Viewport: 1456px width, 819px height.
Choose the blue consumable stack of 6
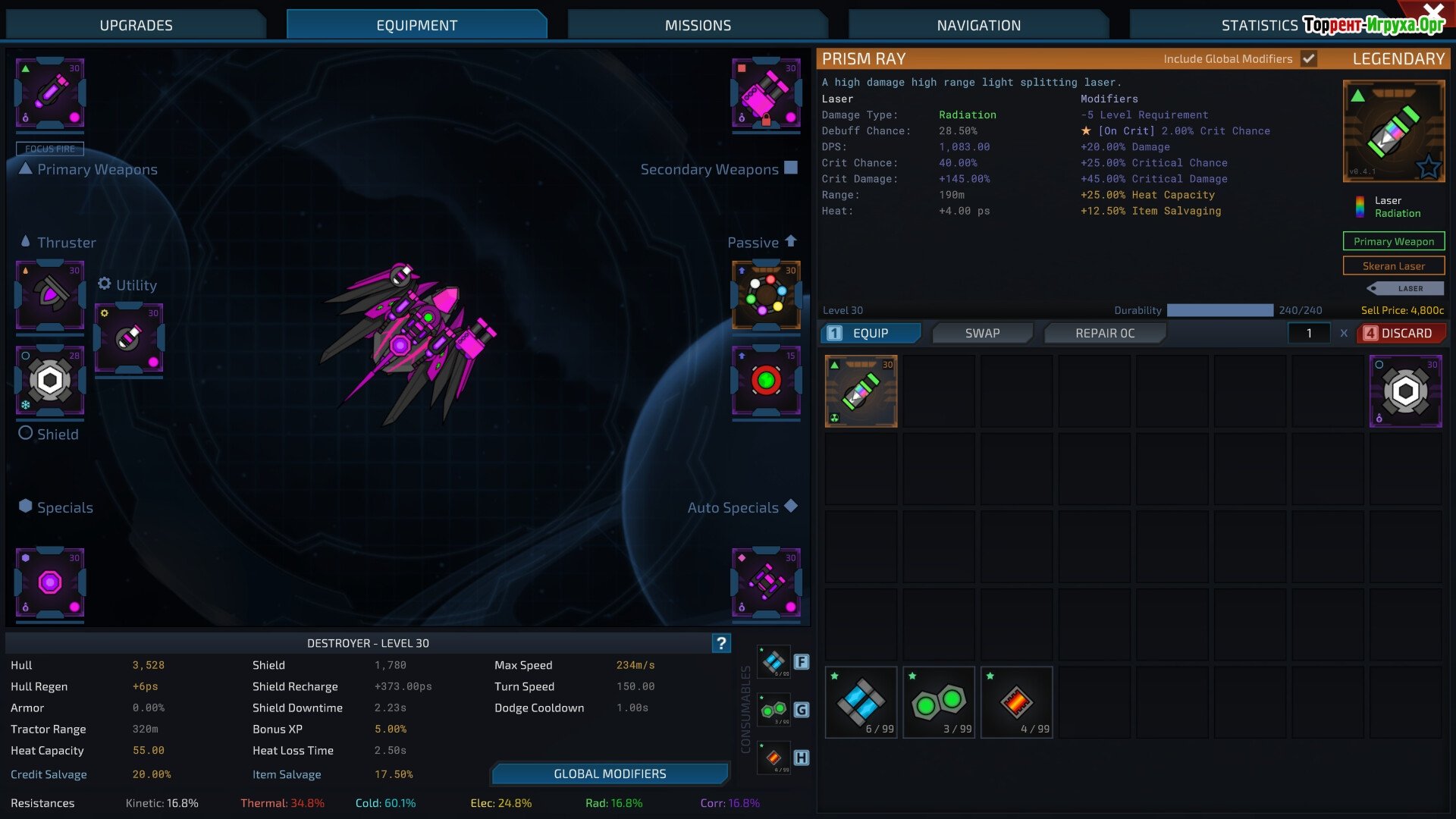point(861,702)
